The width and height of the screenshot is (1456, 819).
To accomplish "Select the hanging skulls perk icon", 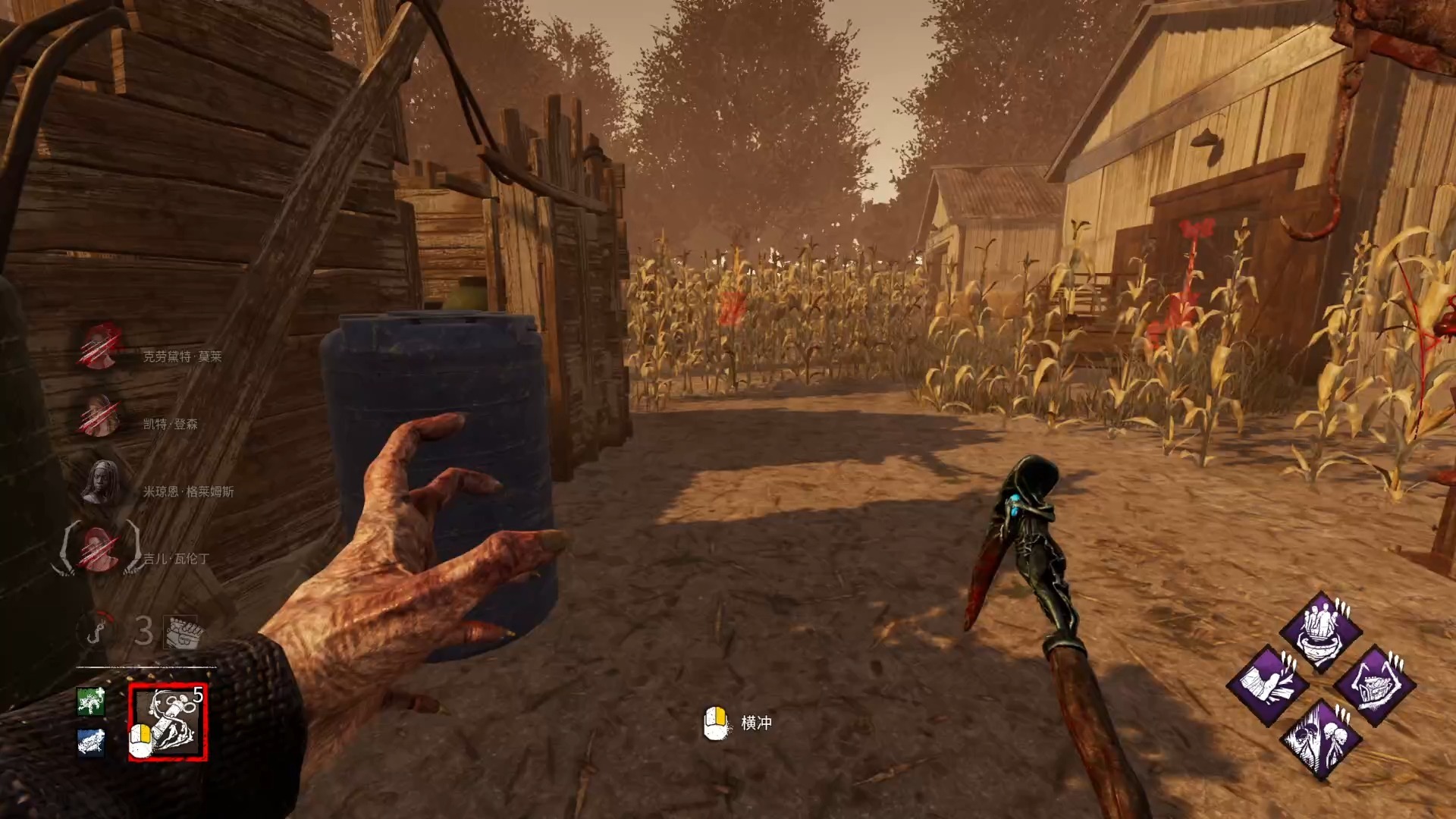I will (x=1320, y=739).
